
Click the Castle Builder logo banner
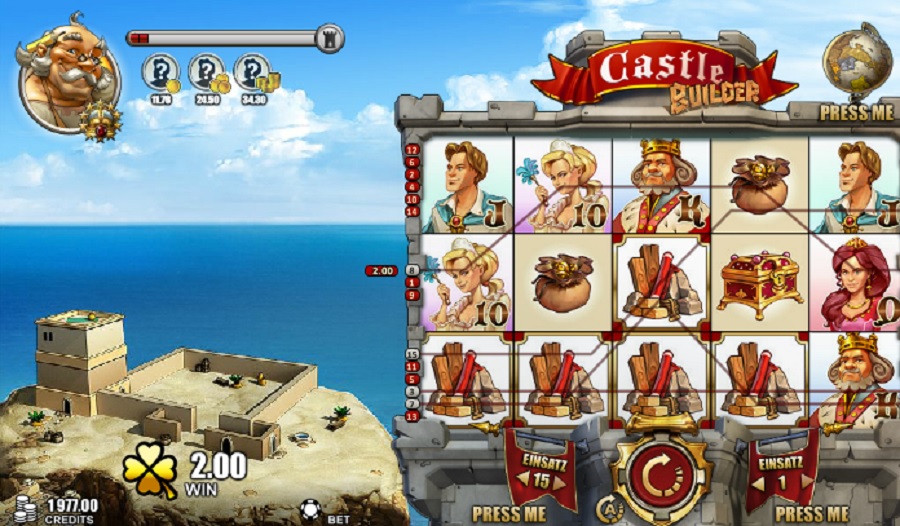[x=665, y=73]
